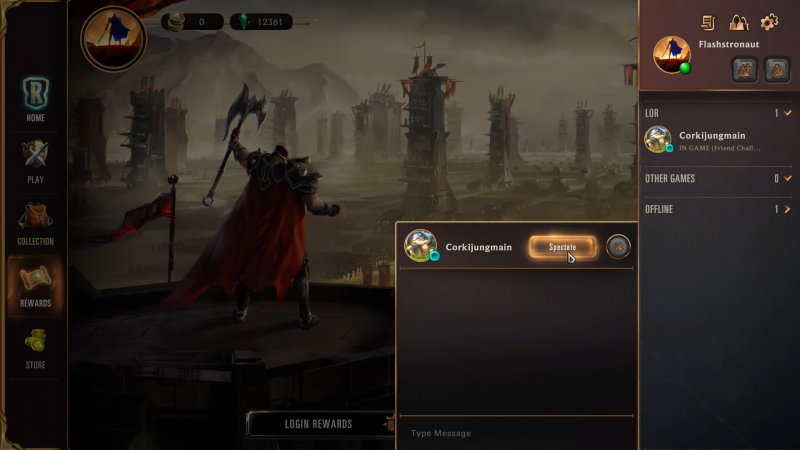Open the settings gear icon
This screenshot has width=800, height=450.
(769, 22)
